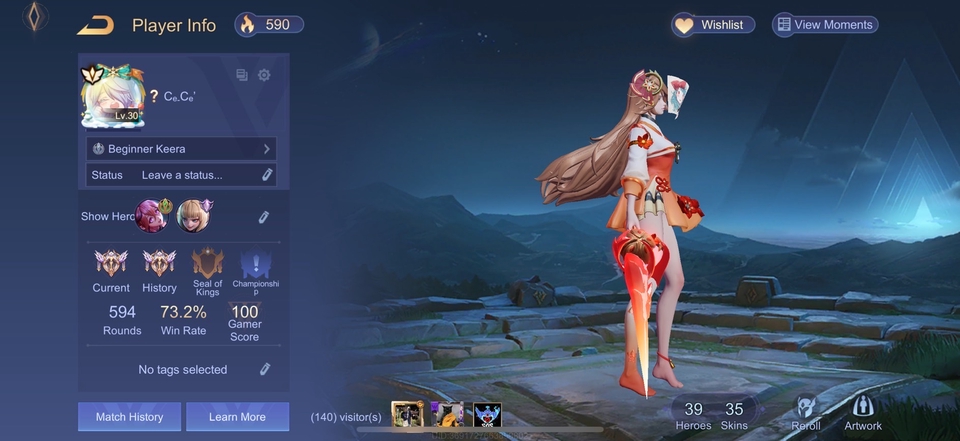The width and height of the screenshot is (960, 441).
Task: Go back using the return arrow
Action: click(96, 25)
